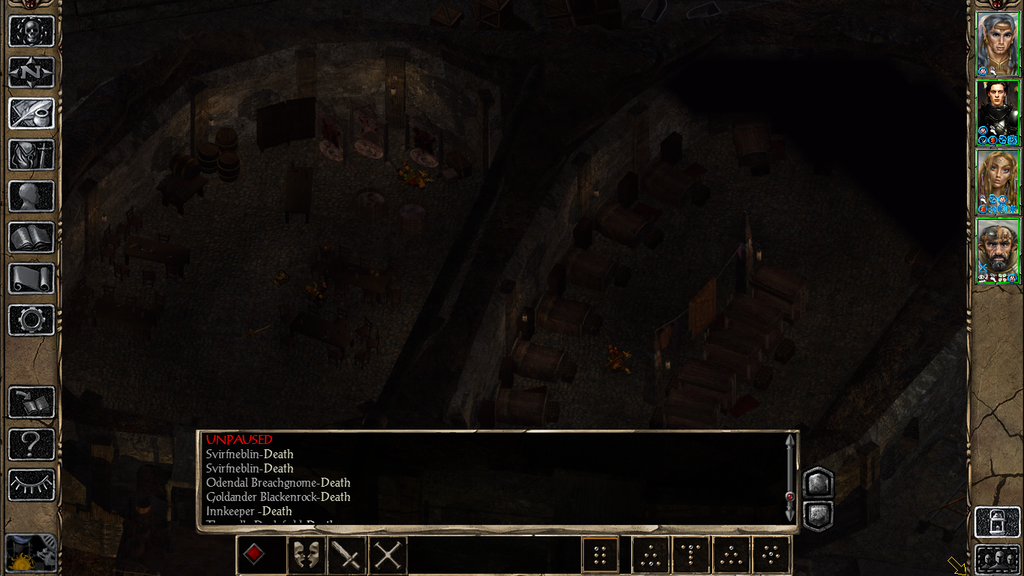Click the three-faces select all party button

(x=996, y=558)
